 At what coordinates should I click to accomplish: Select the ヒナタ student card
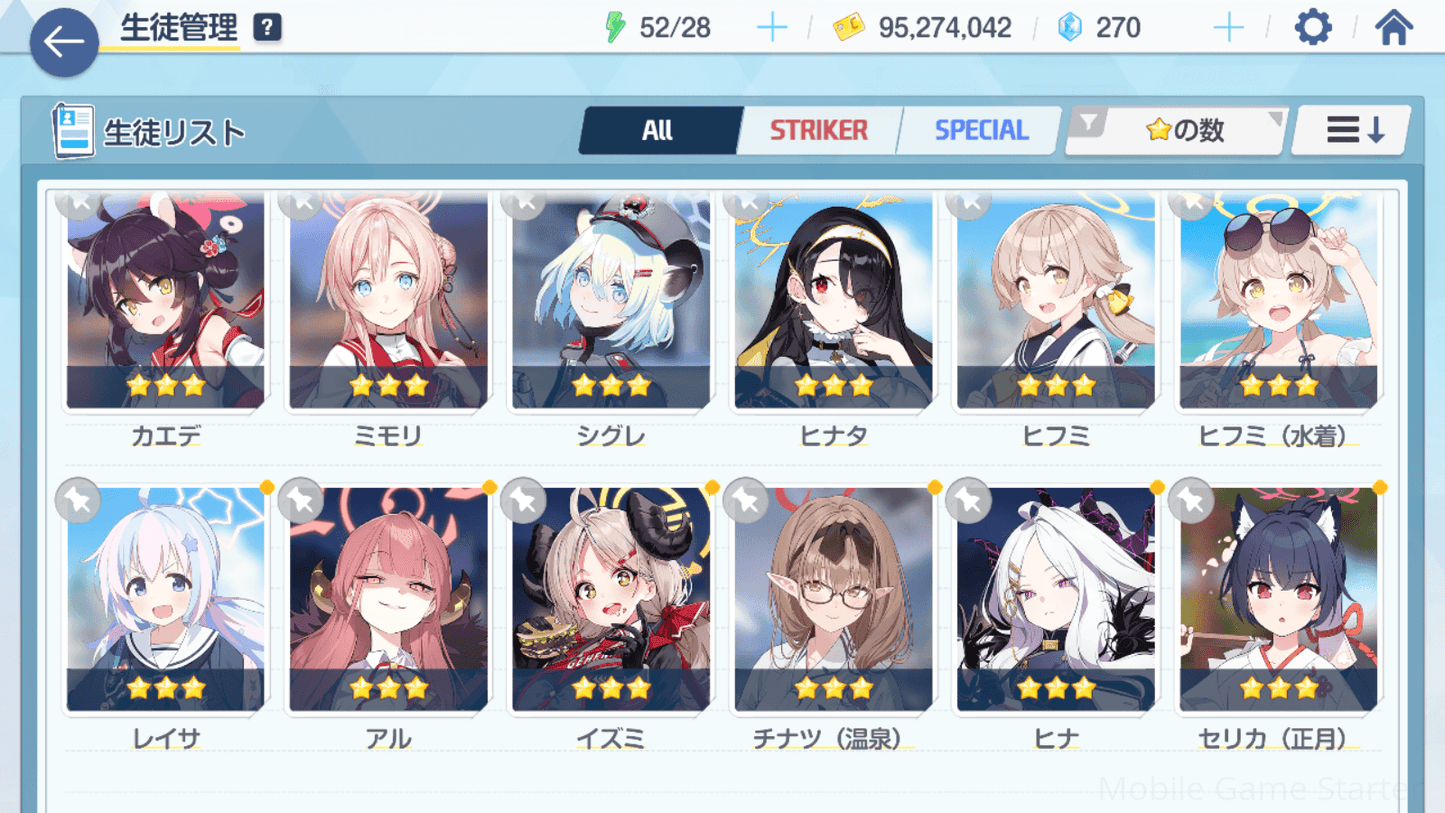click(x=833, y=302)
